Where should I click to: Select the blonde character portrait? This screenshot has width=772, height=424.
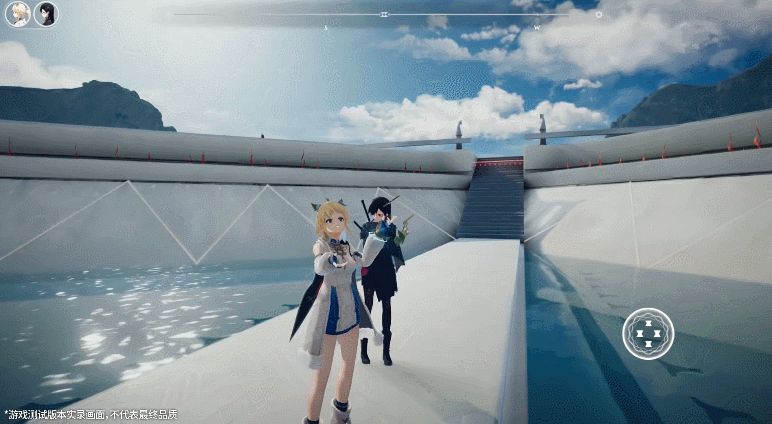pyautogui.click(x=18, y=14)
